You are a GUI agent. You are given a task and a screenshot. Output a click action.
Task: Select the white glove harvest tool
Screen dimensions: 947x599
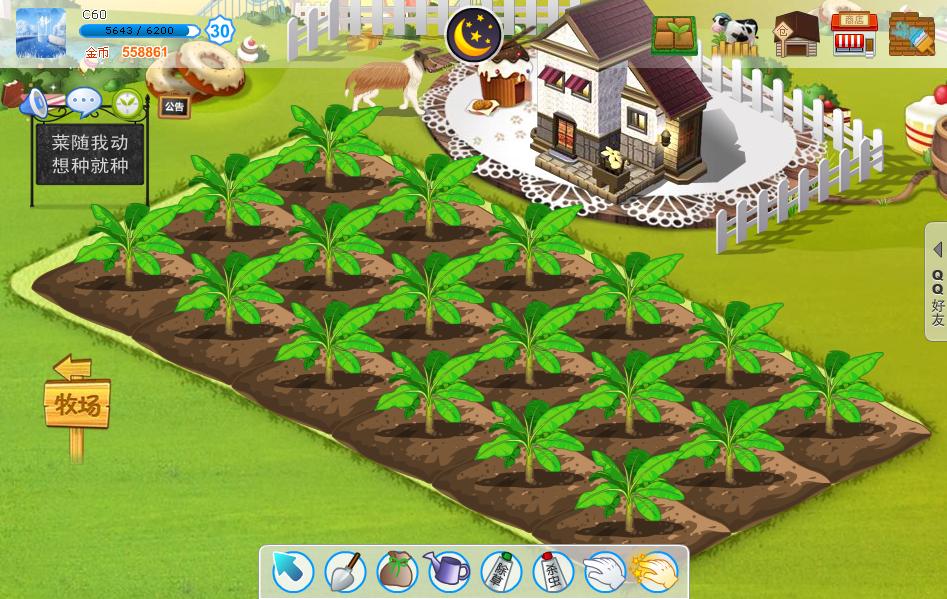[x=604, y=572]
